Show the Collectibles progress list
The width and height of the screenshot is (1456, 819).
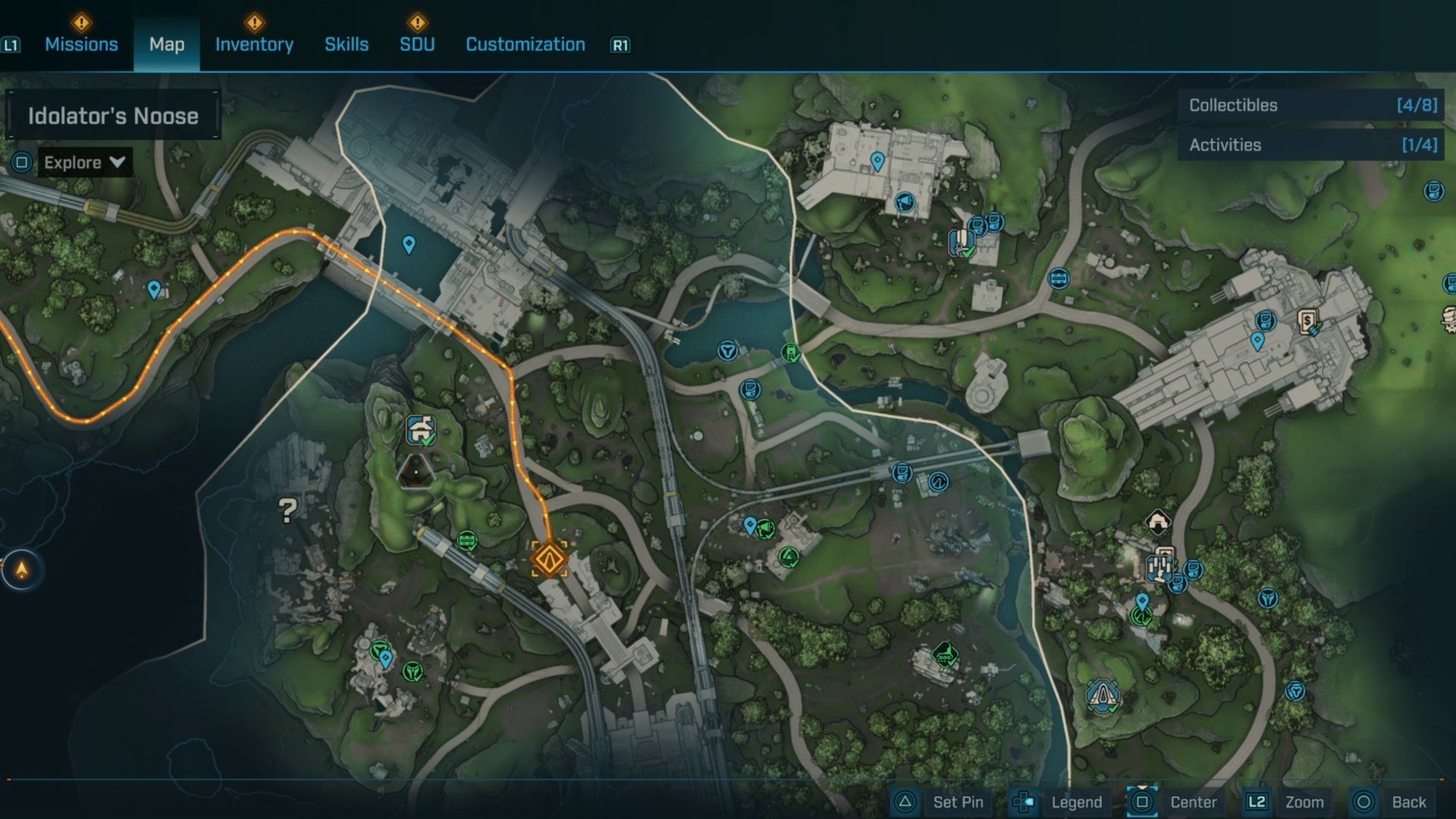(1312, 105)
